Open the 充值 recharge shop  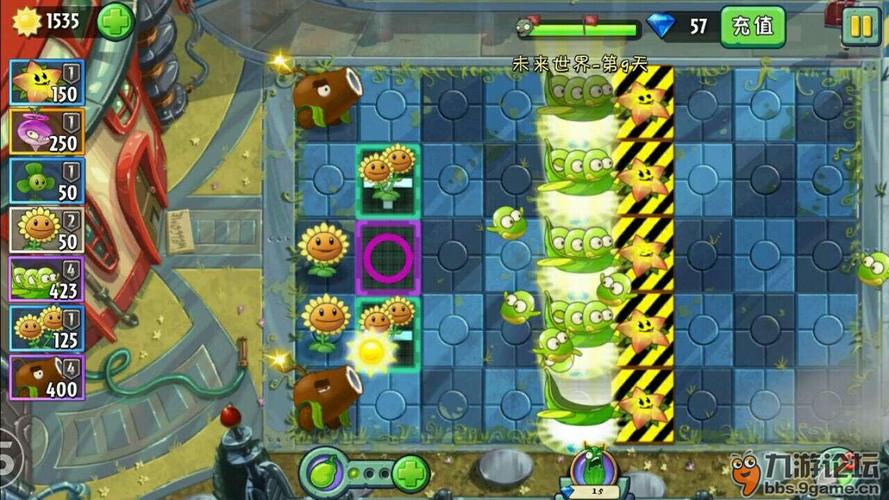pyautogui.click(x=752, y=26)
